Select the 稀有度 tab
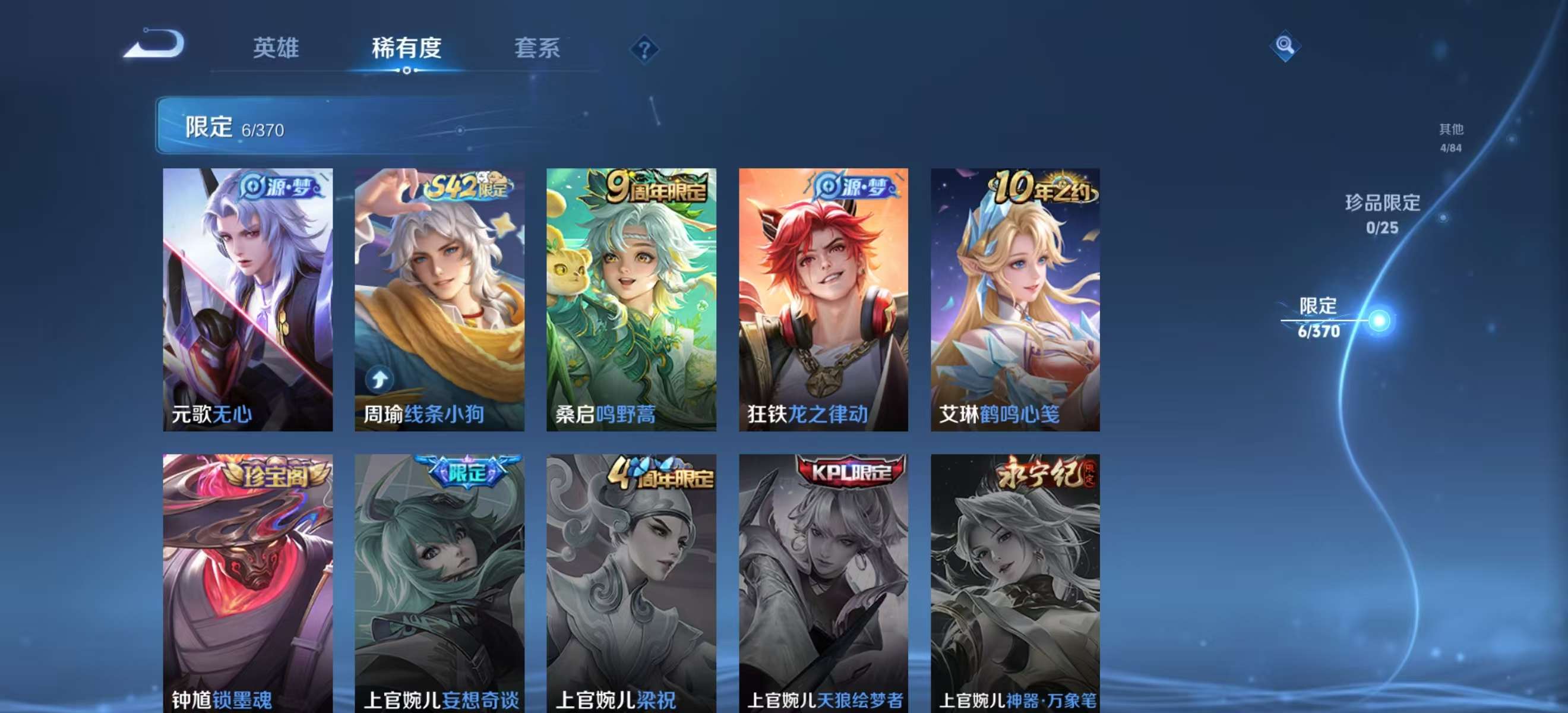 tap(407, 49)
